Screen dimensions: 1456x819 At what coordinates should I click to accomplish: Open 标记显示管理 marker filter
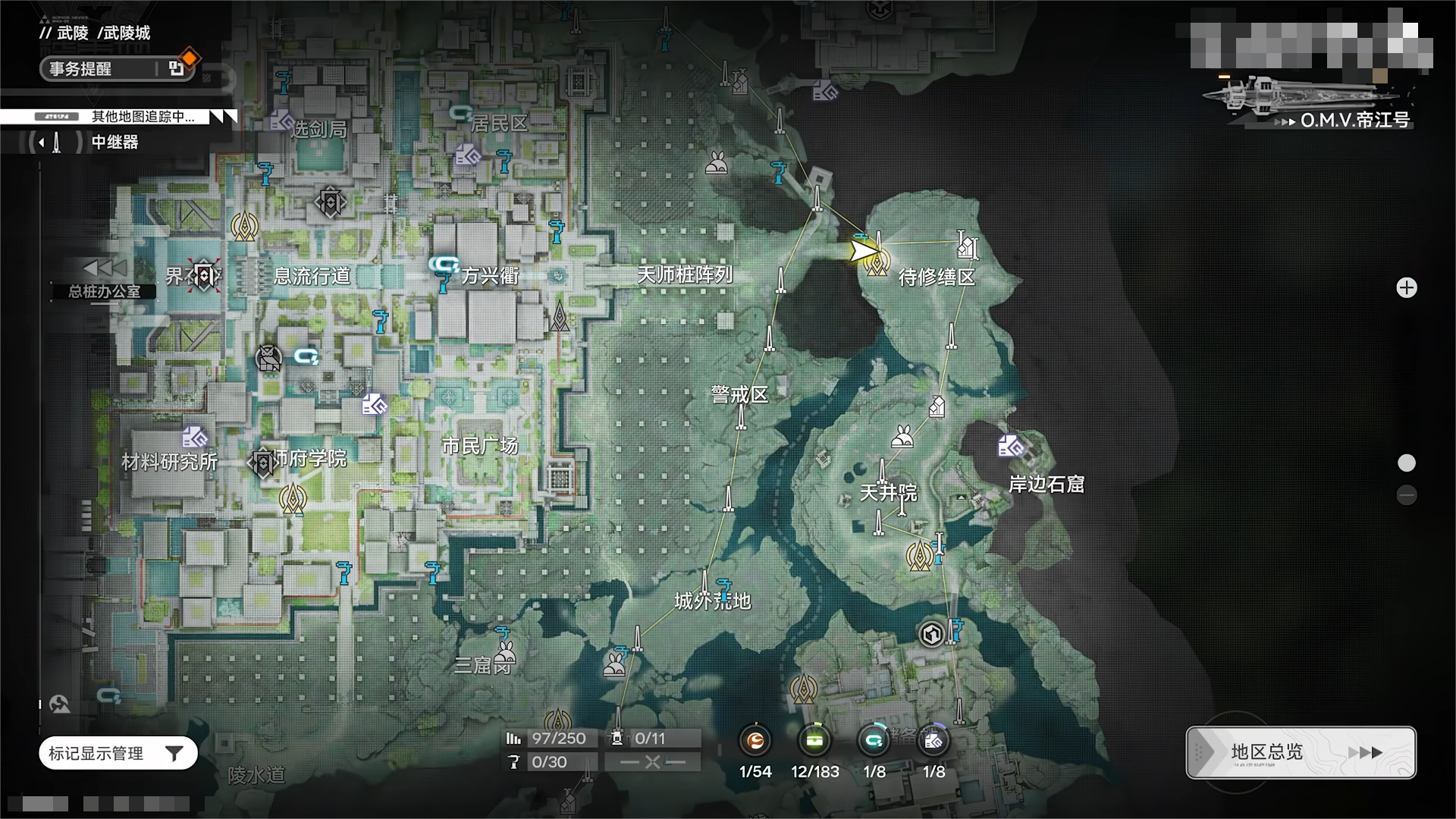coord(118,753)
